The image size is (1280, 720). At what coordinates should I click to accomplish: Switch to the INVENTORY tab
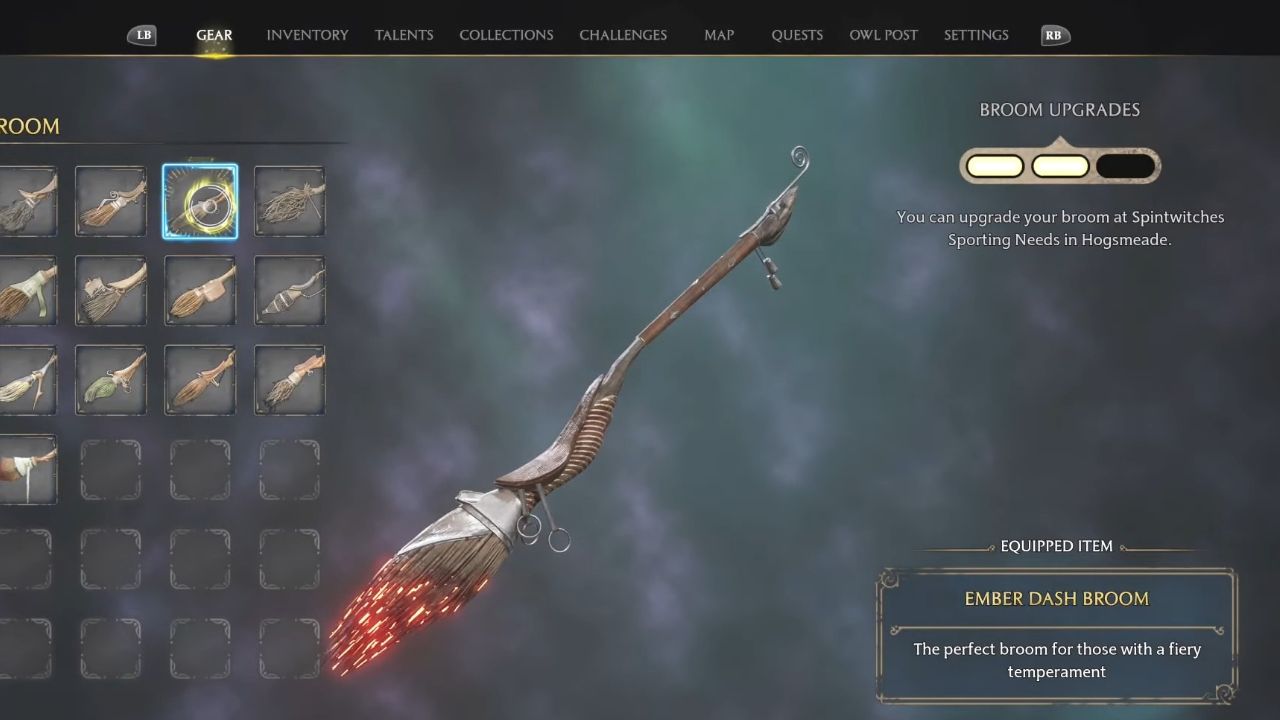(x=307, y=34)
